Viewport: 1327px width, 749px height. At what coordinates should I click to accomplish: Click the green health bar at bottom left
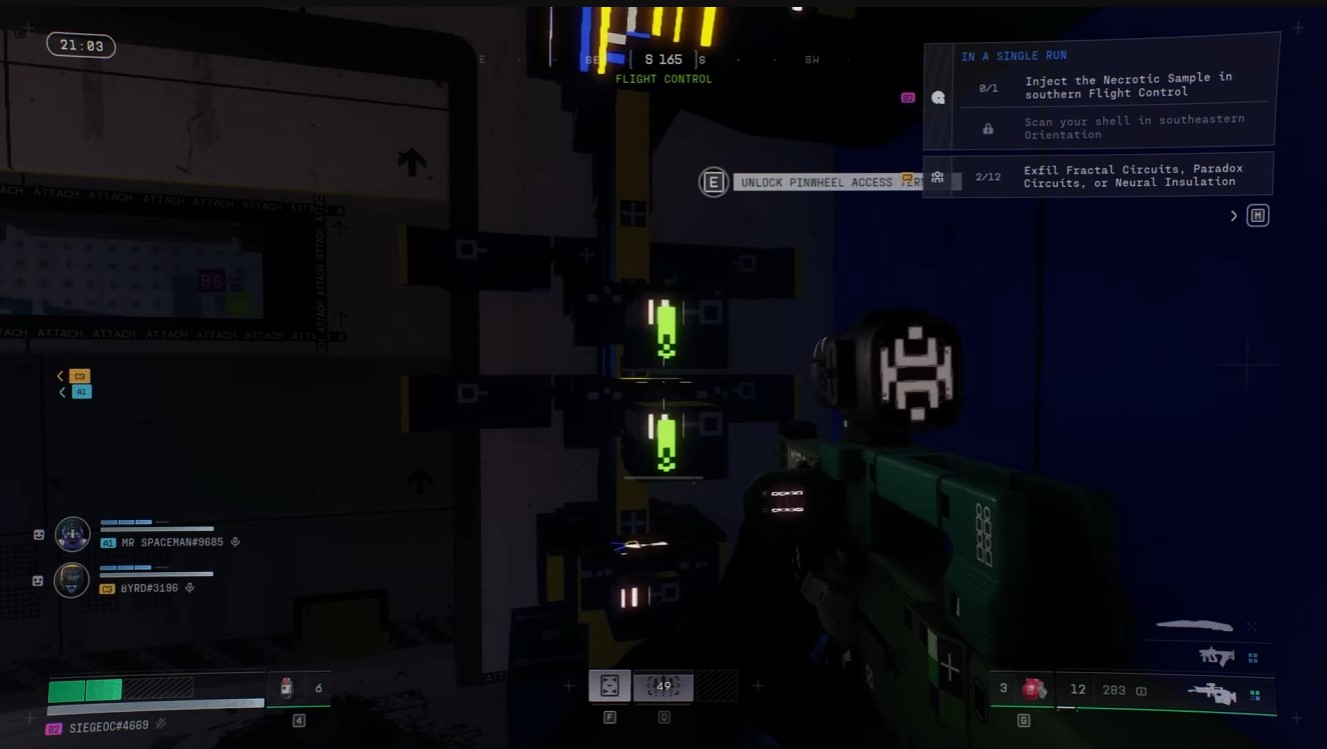(x=85, y=690)
